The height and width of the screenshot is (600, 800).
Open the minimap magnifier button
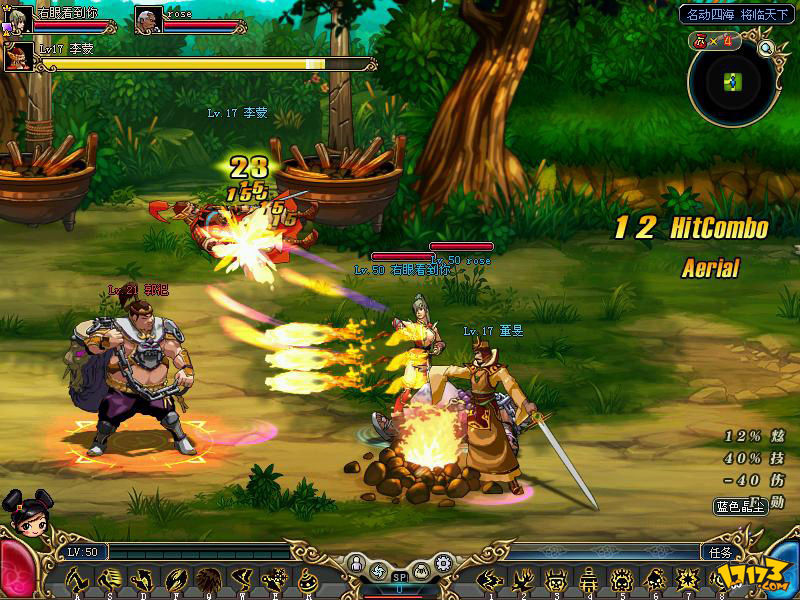point(767,47)
